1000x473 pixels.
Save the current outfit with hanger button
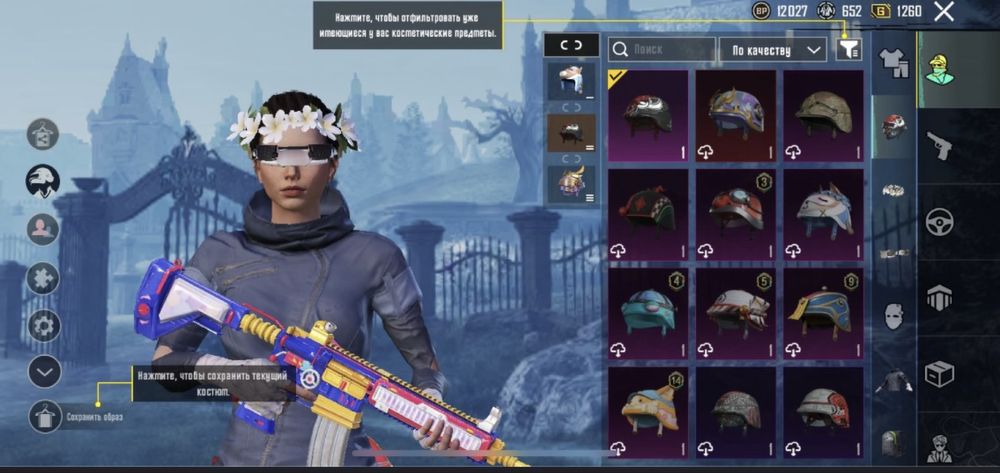(45, 416)
